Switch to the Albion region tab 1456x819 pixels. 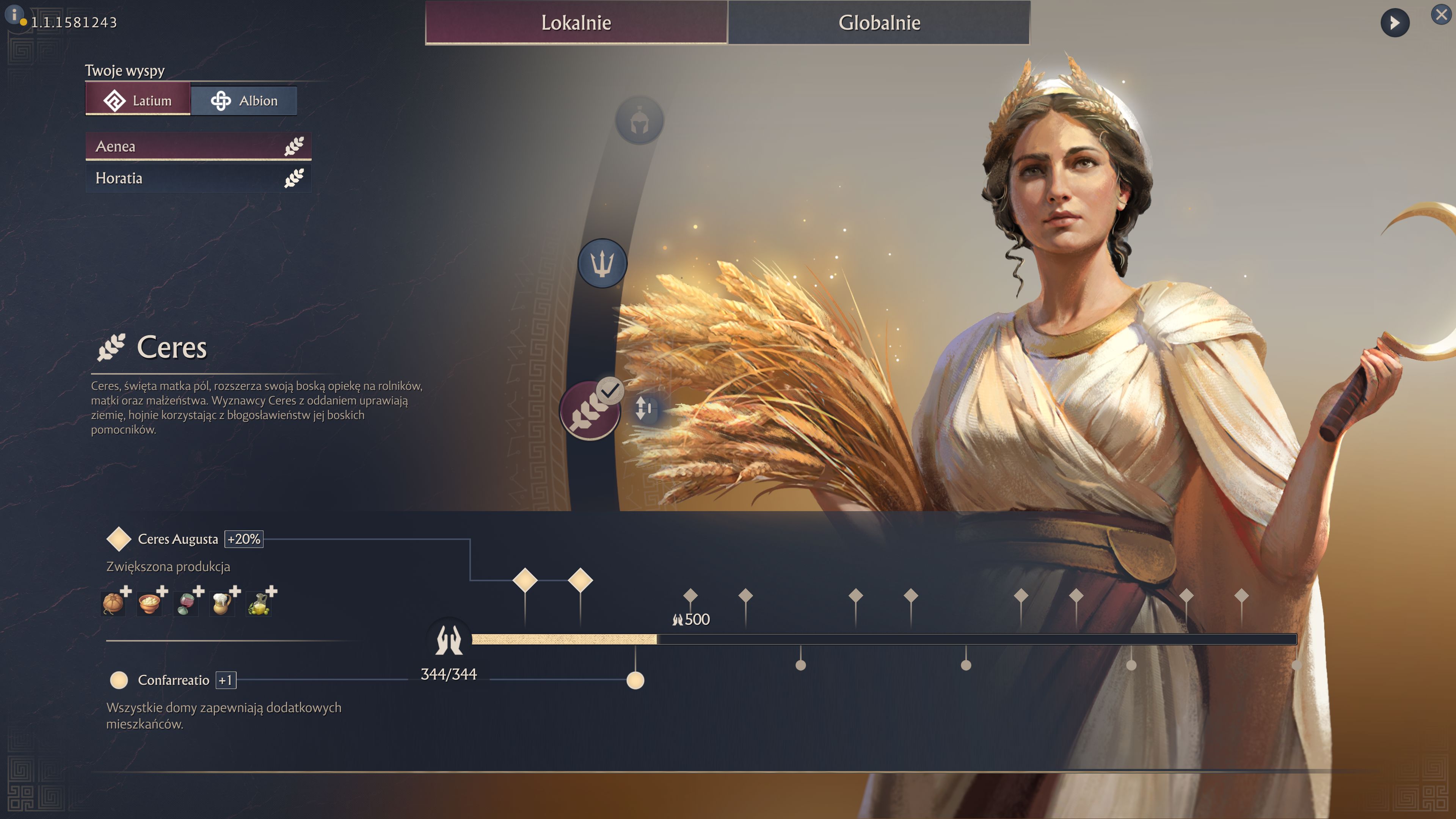(x=243, y=100)
